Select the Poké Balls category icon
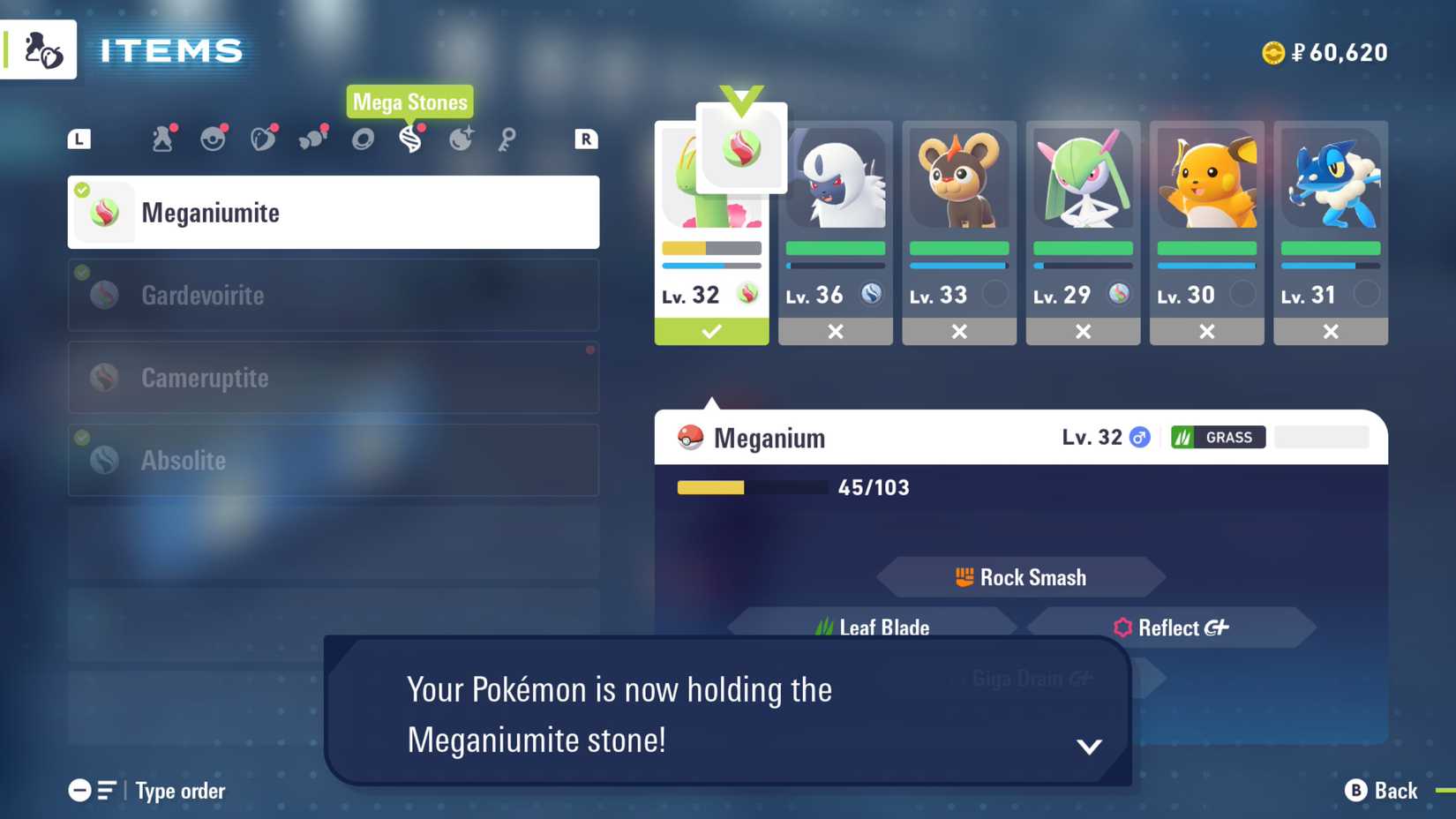 [213, 139]
